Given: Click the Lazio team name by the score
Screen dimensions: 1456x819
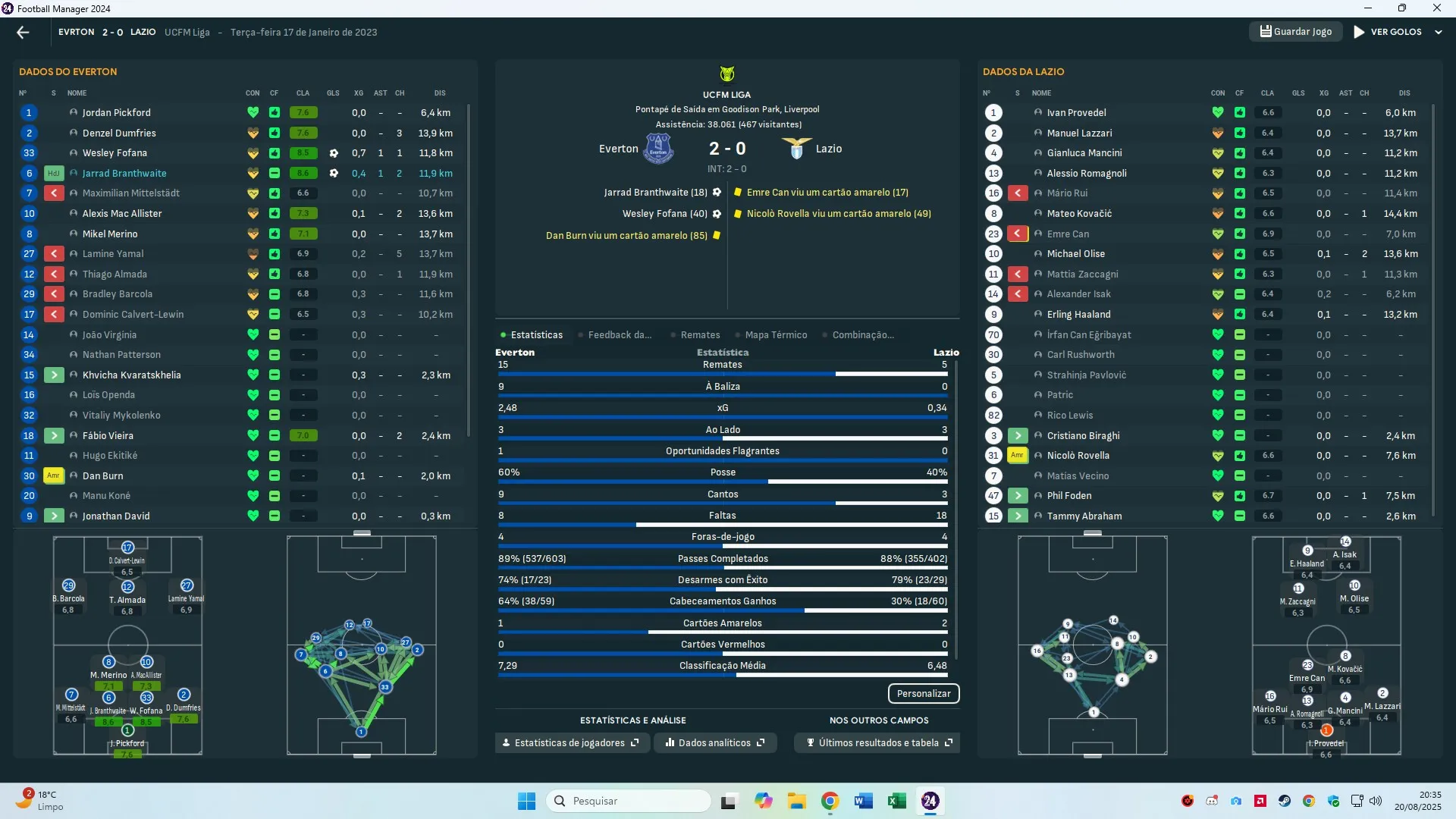Looking at the screenshot, I should pyautogui.click(x=828, y=149).
